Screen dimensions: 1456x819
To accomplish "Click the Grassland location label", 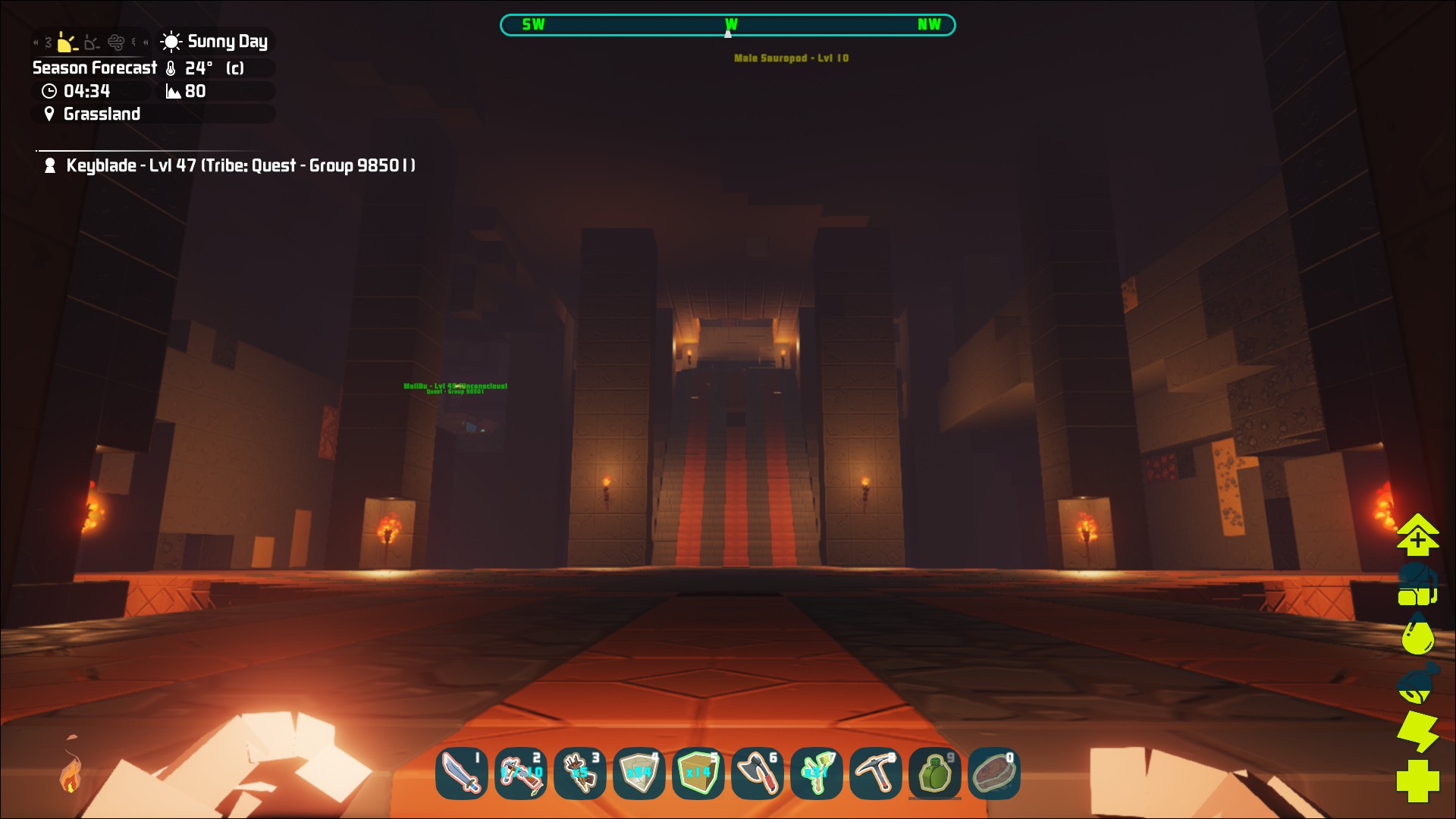I will click(x=102, y=114).
